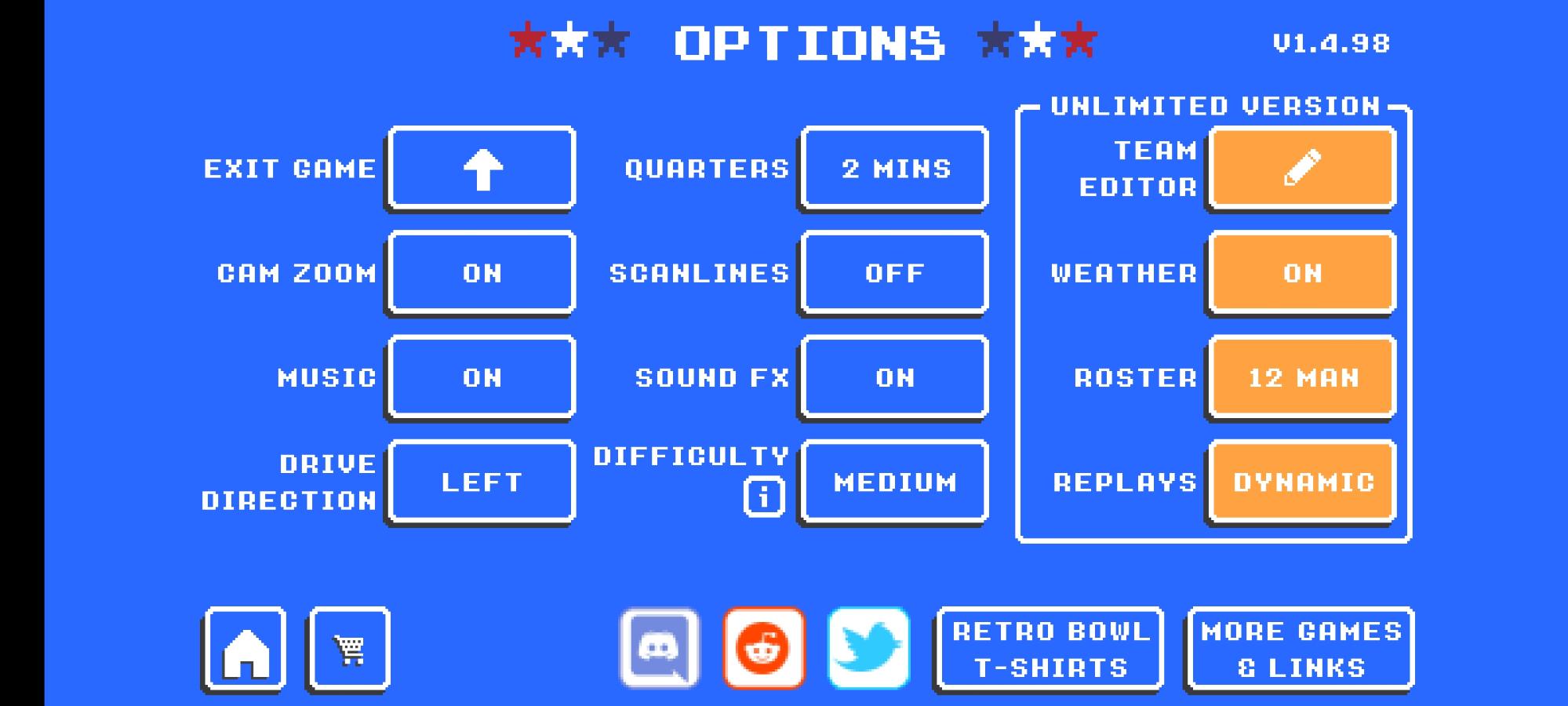The width and height of the screenshot is (1568, 706).
Task: Change Roster from 12 Man
Action: point(1301,377)
